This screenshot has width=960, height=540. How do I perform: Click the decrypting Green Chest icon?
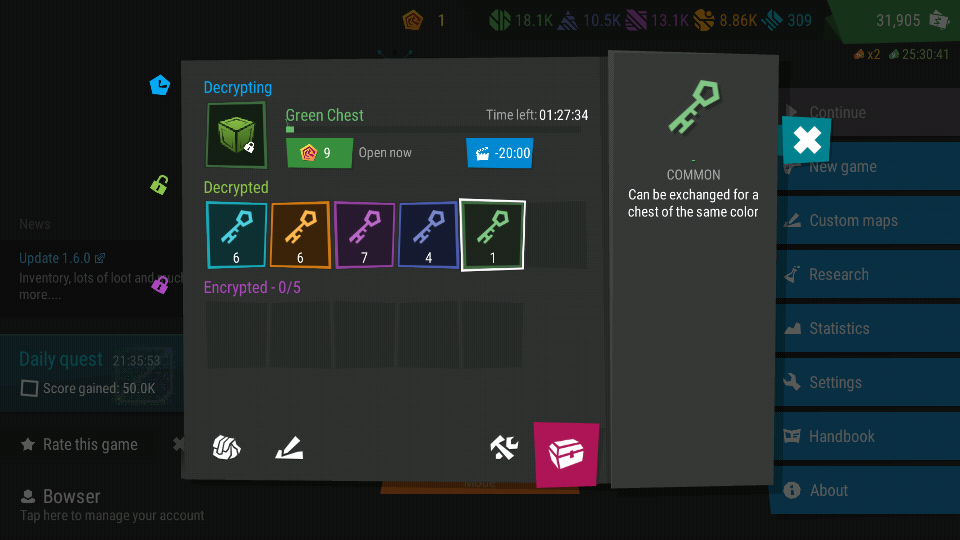click(x=236, y=135)
